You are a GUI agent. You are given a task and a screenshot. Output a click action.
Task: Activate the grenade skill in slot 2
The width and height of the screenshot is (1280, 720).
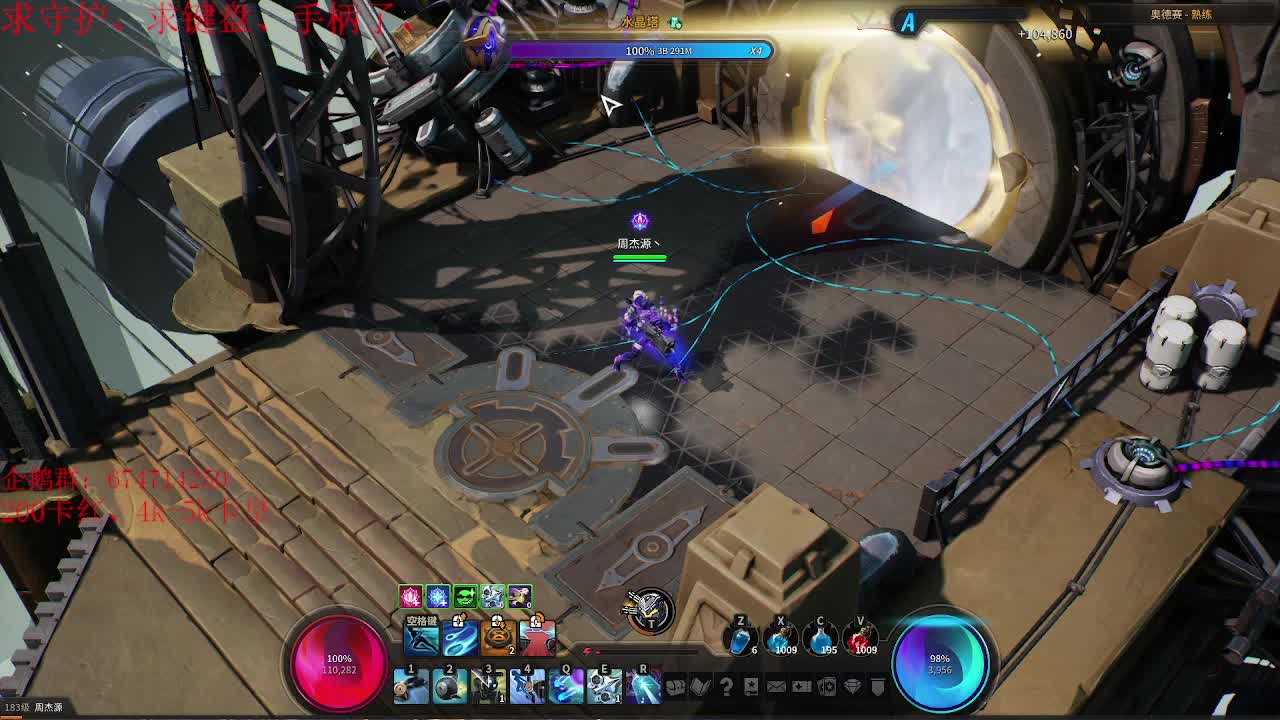click(449, 686)
